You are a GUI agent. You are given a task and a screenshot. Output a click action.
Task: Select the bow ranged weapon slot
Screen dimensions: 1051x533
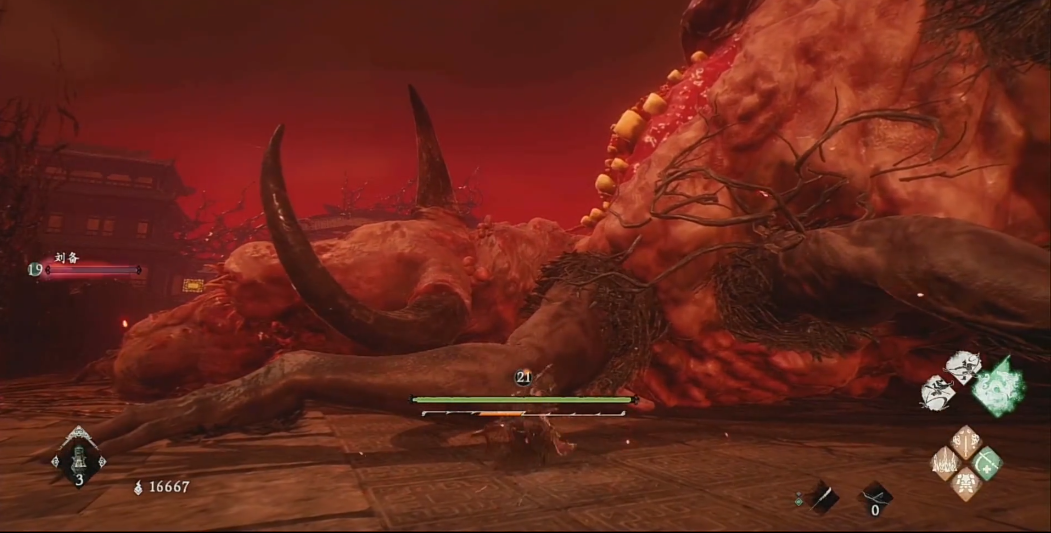click(876, 496)
